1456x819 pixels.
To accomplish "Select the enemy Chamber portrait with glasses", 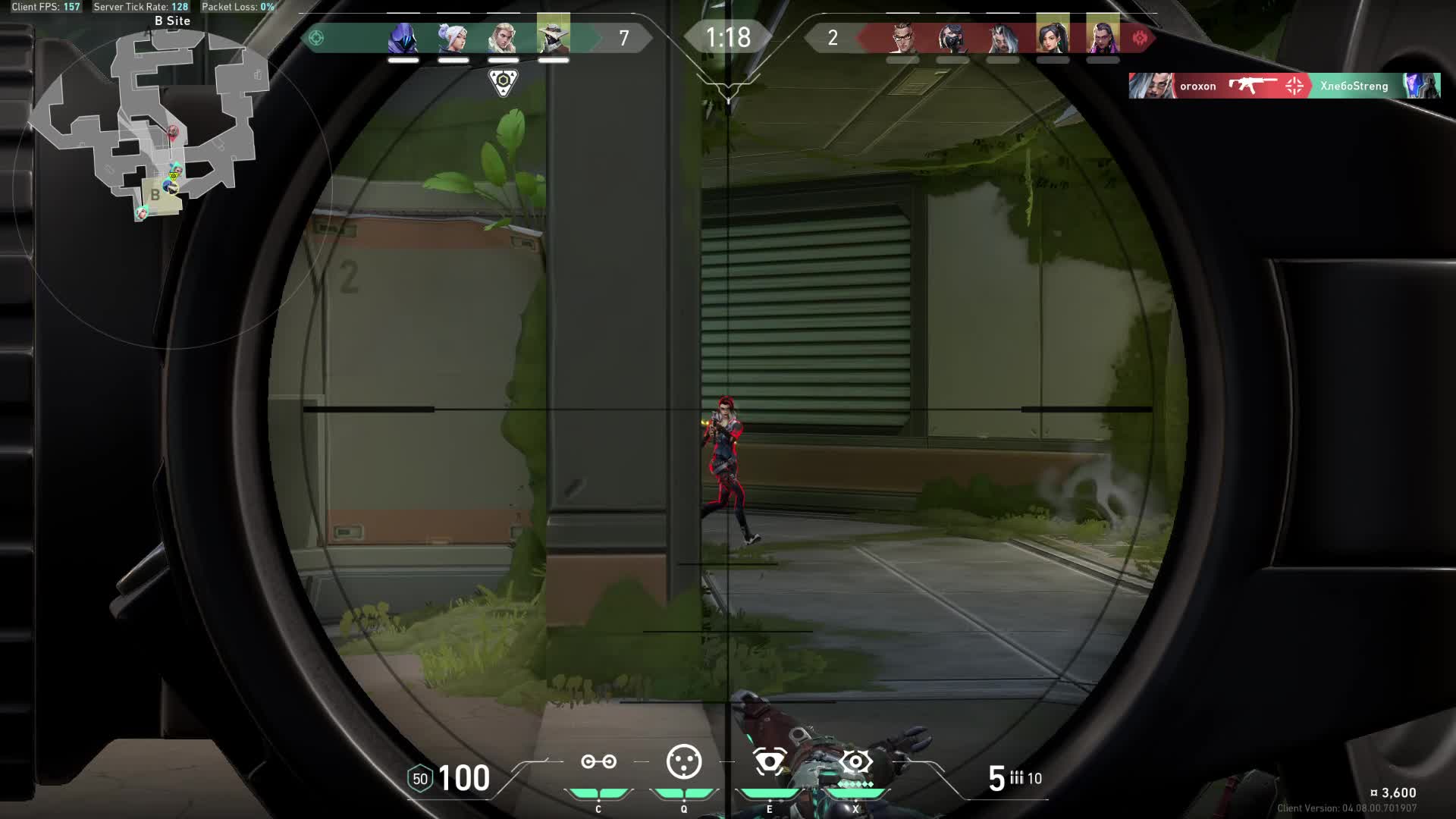I will coord(902,37).
